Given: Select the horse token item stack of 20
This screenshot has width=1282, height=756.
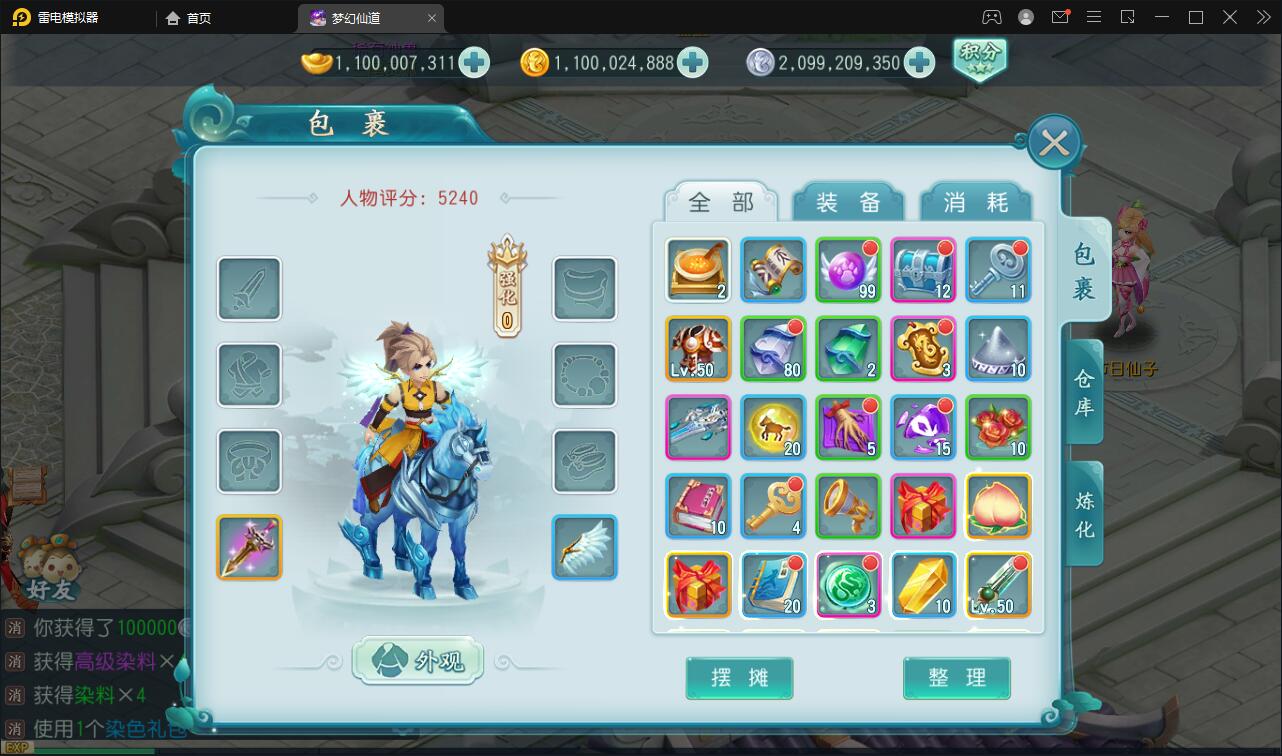Looking at the screenshot, I should point(772,427).
